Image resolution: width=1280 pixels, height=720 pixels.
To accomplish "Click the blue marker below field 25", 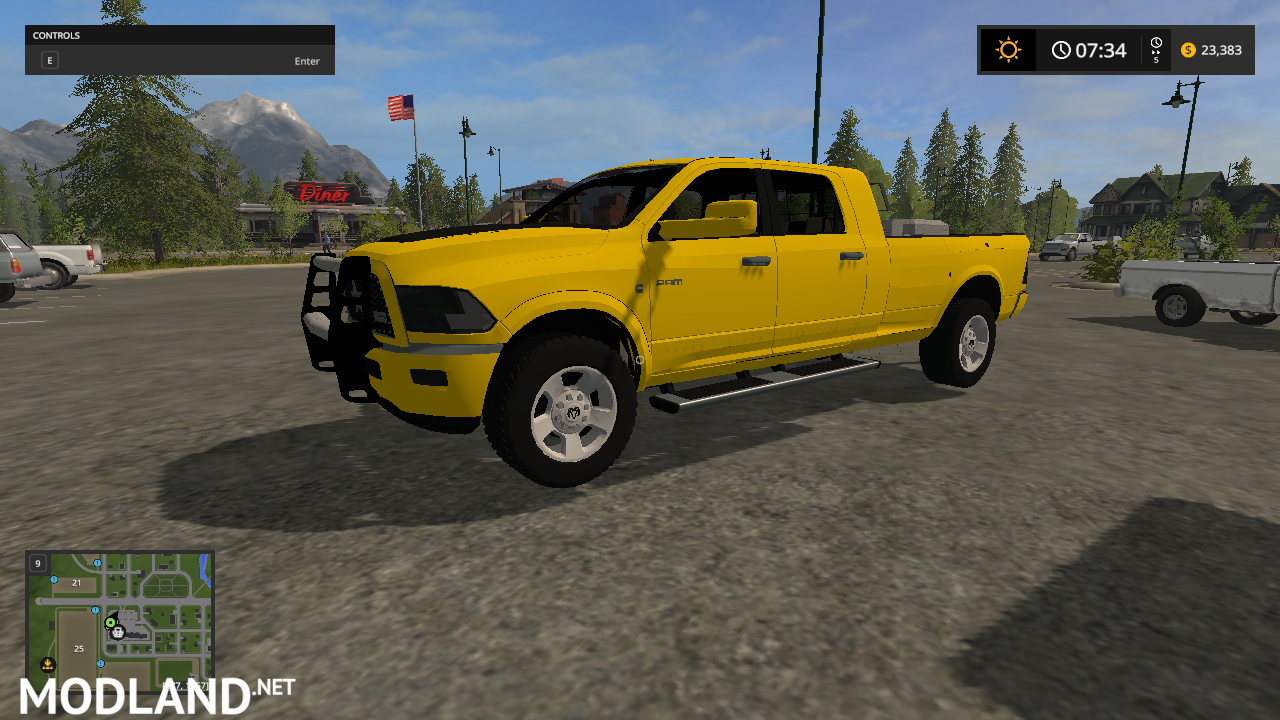I will point(101,663).
